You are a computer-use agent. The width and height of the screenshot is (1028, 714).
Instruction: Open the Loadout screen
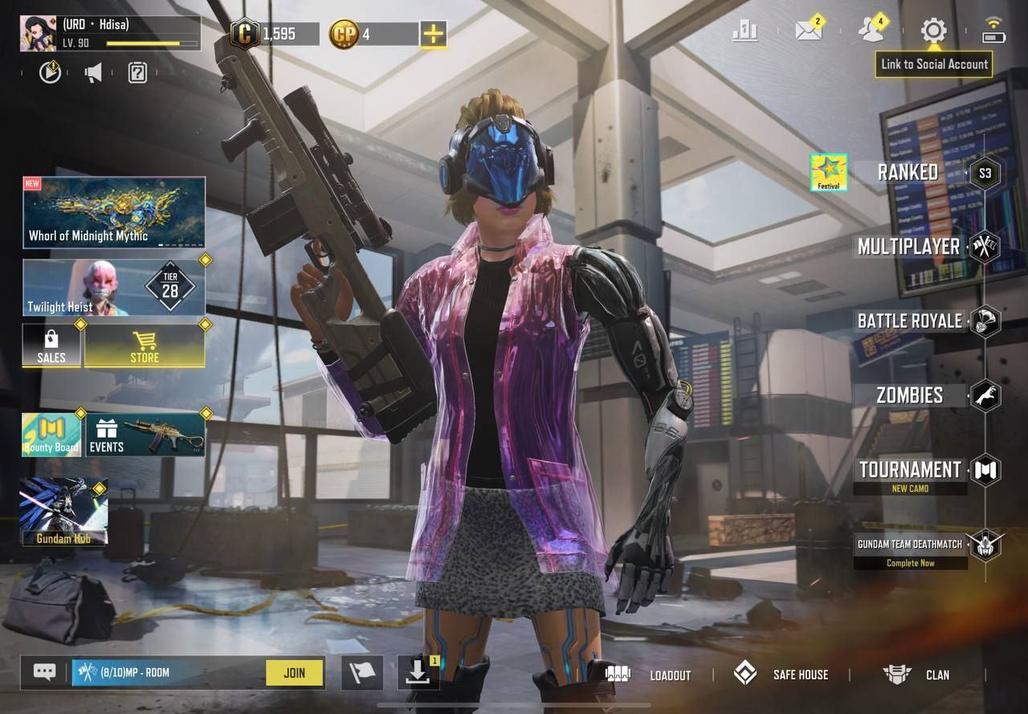click(649, 675)
